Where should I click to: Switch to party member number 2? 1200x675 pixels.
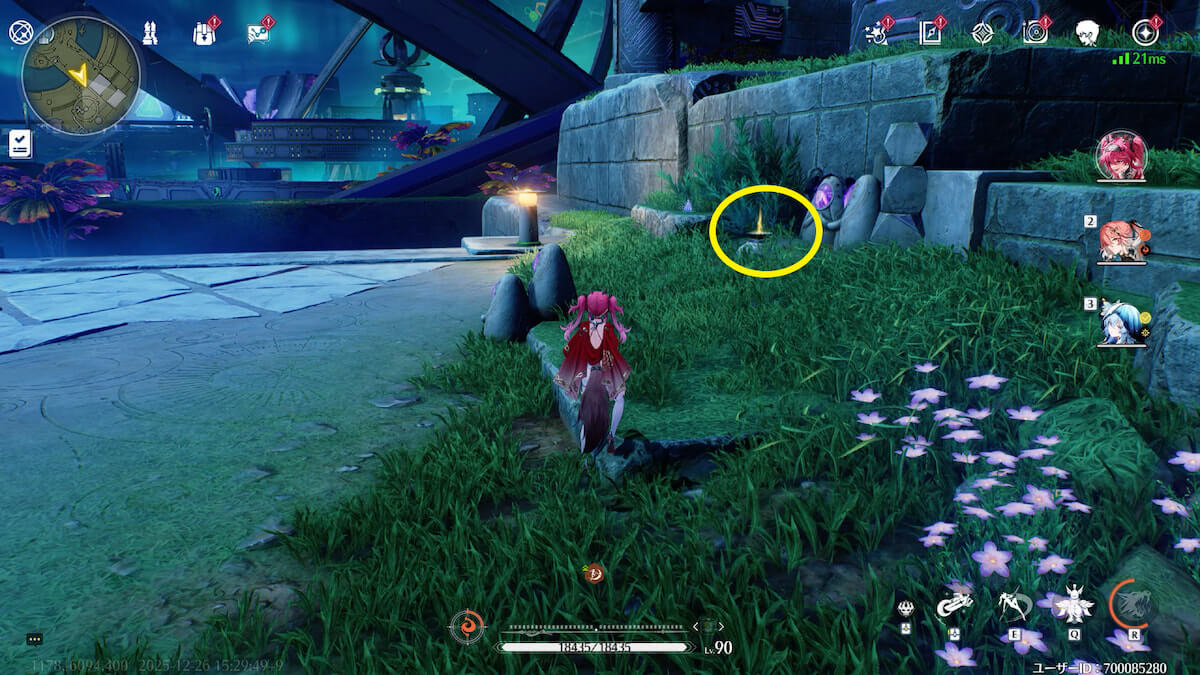tap(1121, 241)
